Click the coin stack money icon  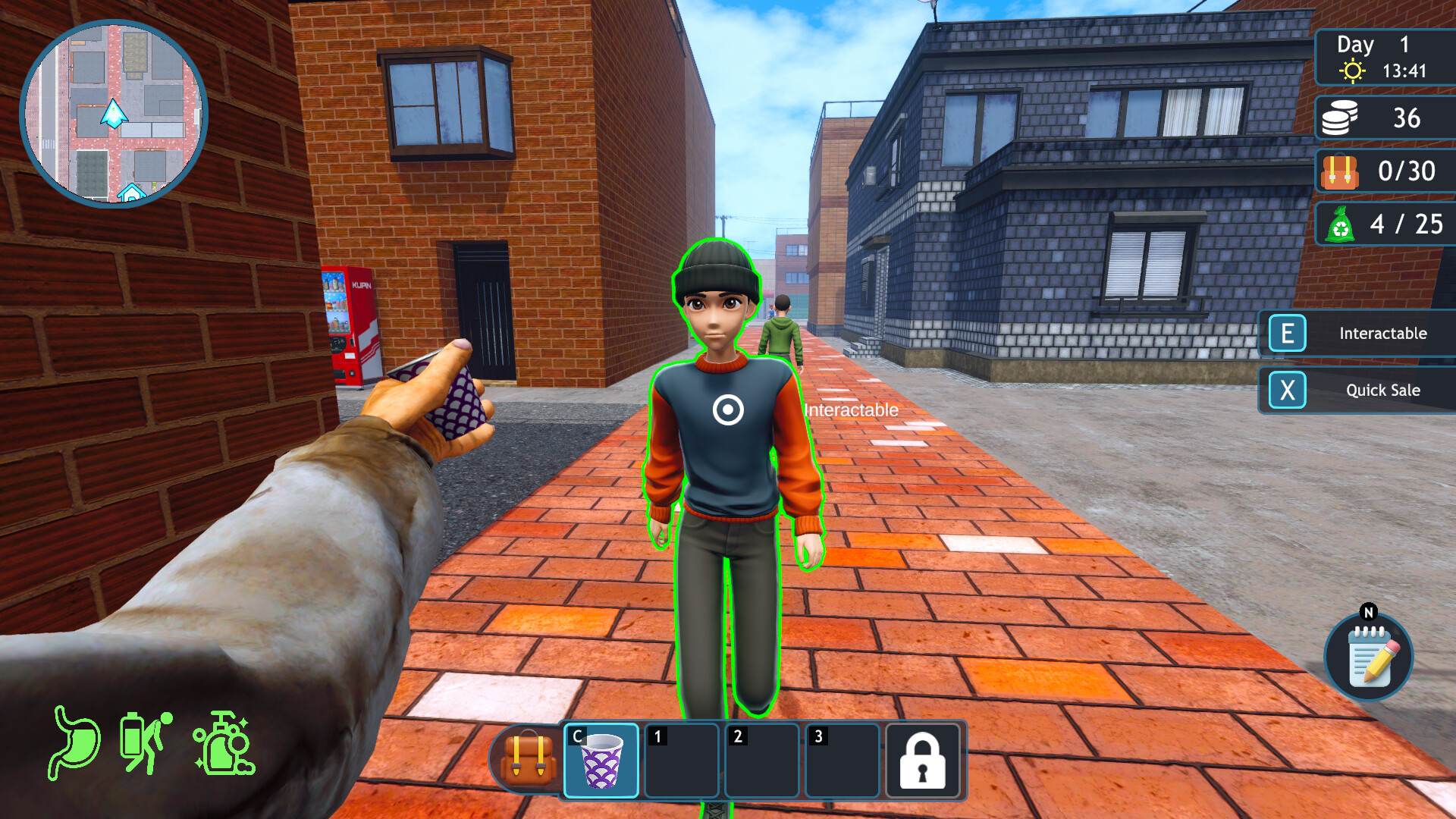click(x=1339, y=118)
